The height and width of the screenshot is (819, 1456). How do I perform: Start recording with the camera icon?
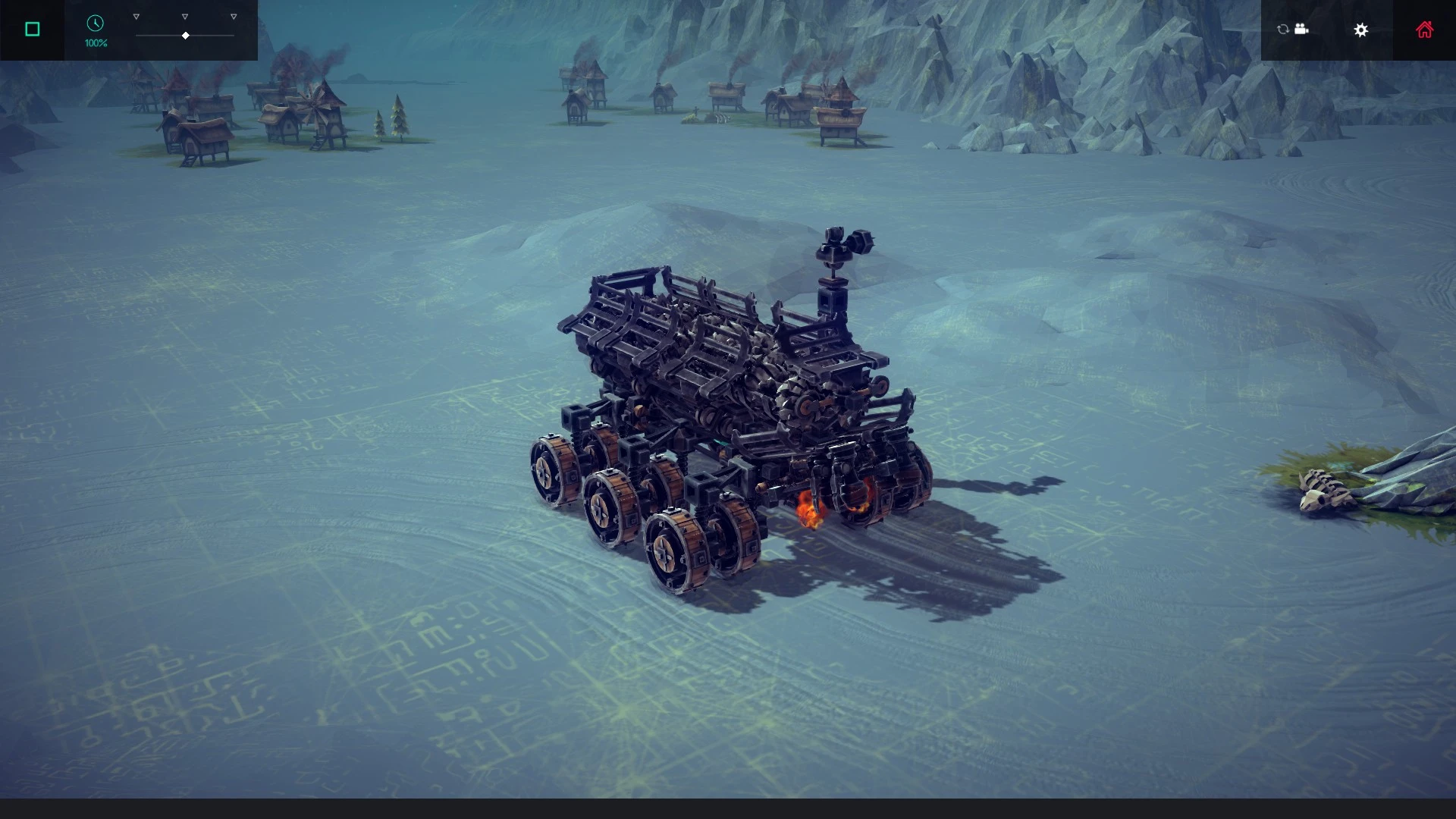click(1302, 29)
